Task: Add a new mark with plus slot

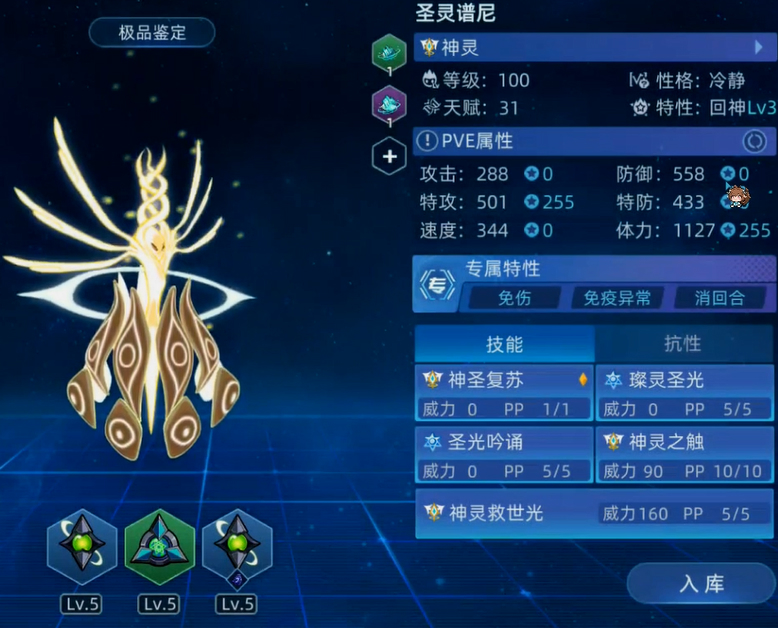Action: pyautogui.click(x=389, y=156)
